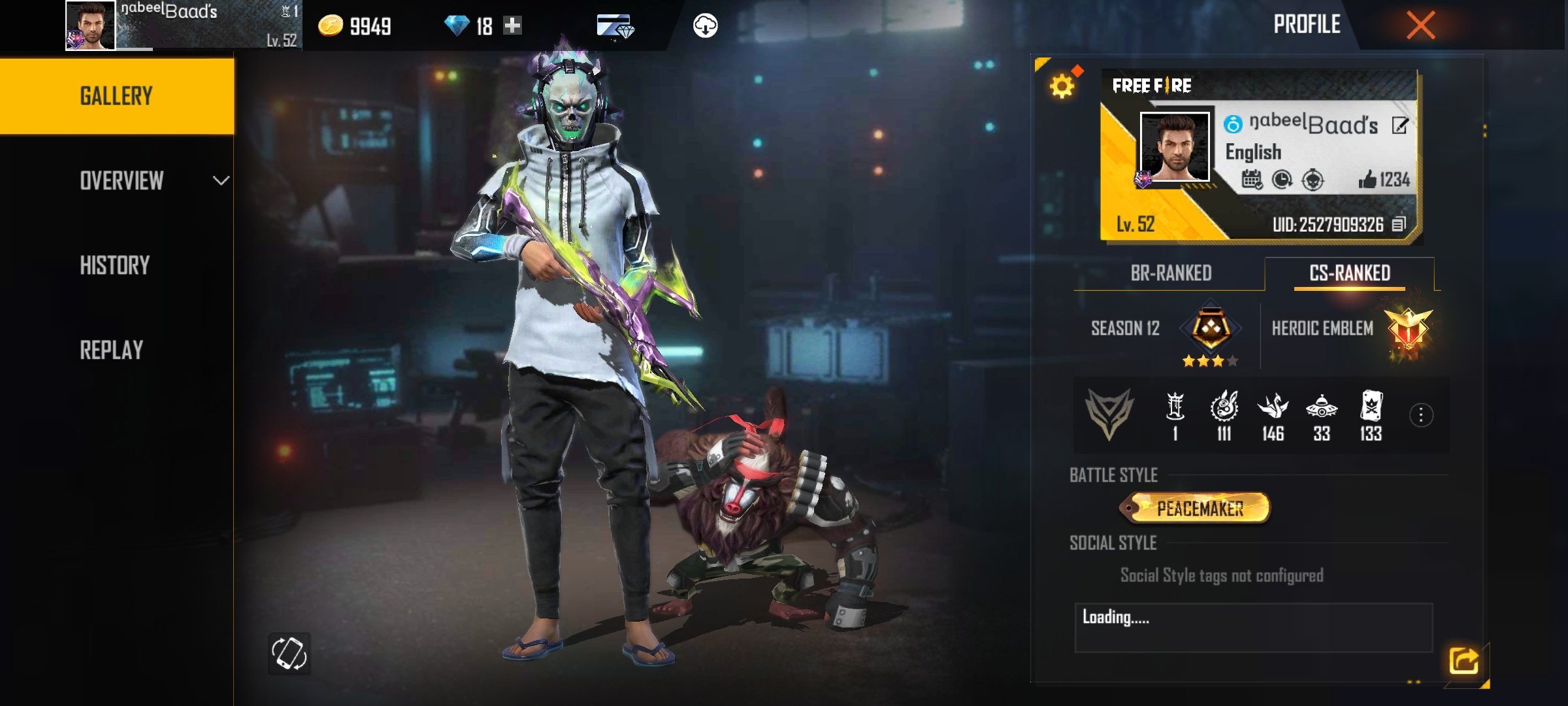Open profile settings gear icon
The height and width of the screenshot is (706, 1568).
click(1062, 86)
